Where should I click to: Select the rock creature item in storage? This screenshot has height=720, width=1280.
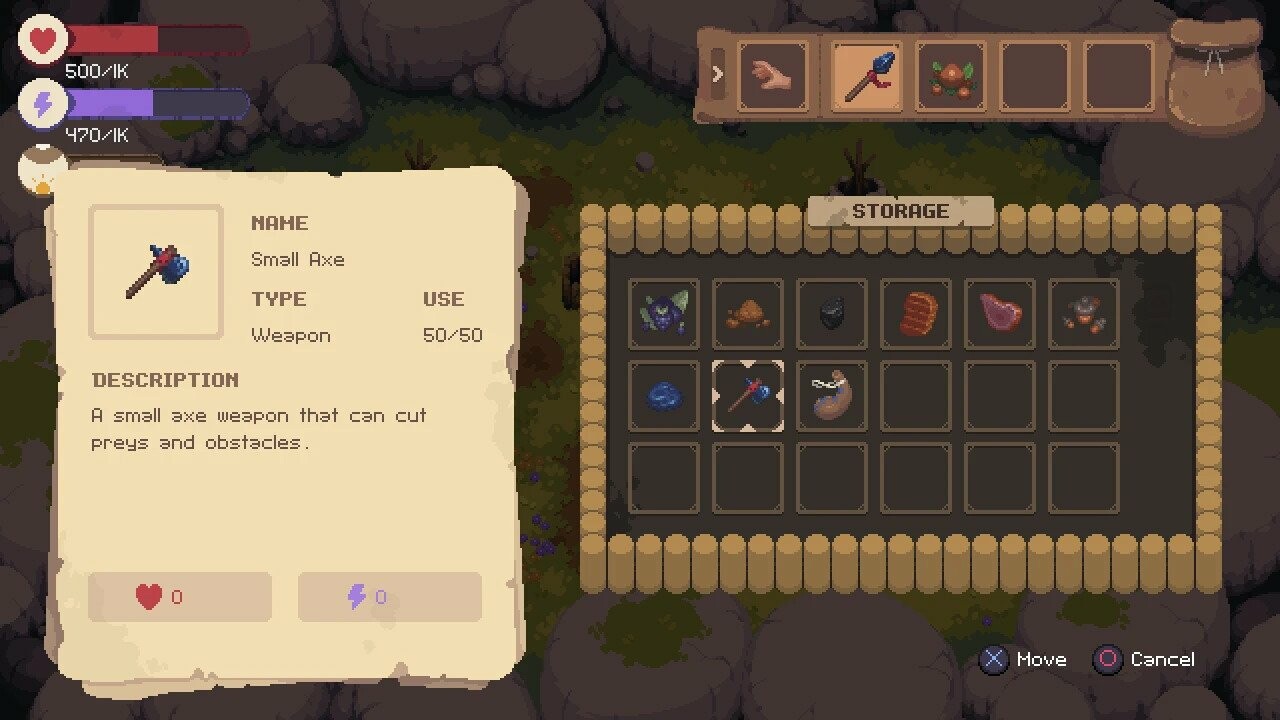coord(1083,313)
